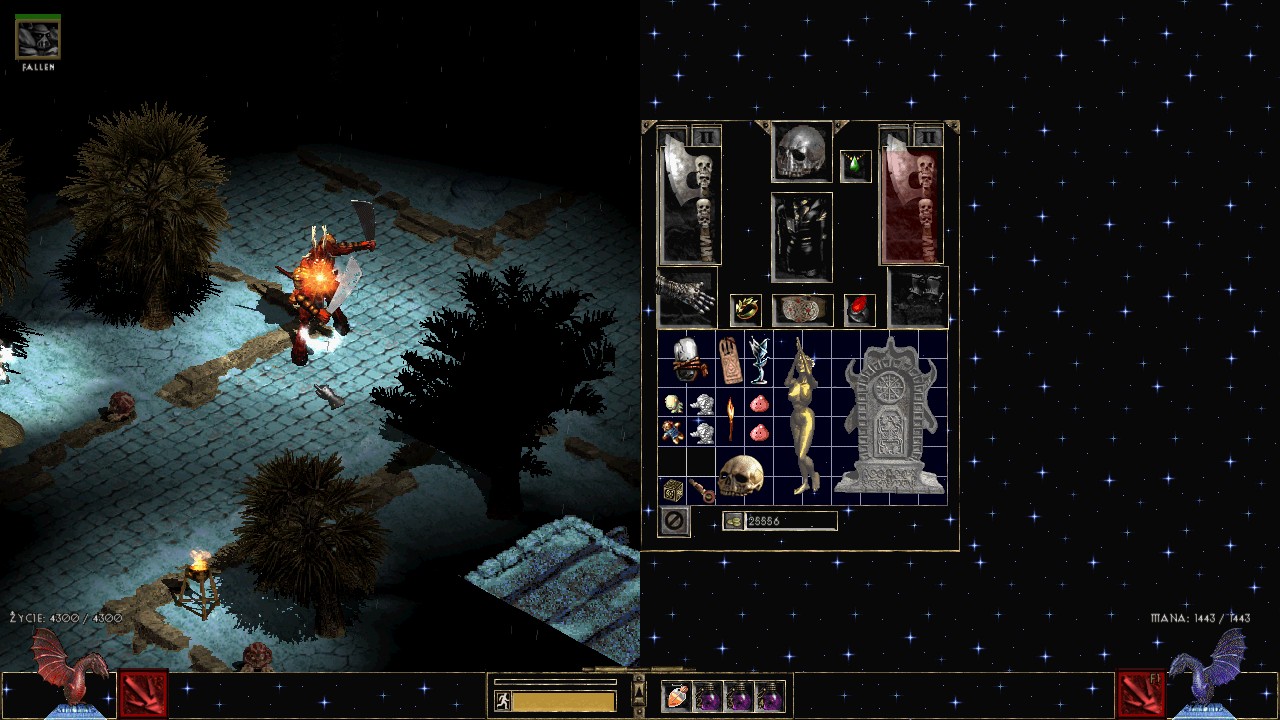Screen dimensions: 1280x720
Task: Toggle the run/walk button
Action: click(502, 701)
